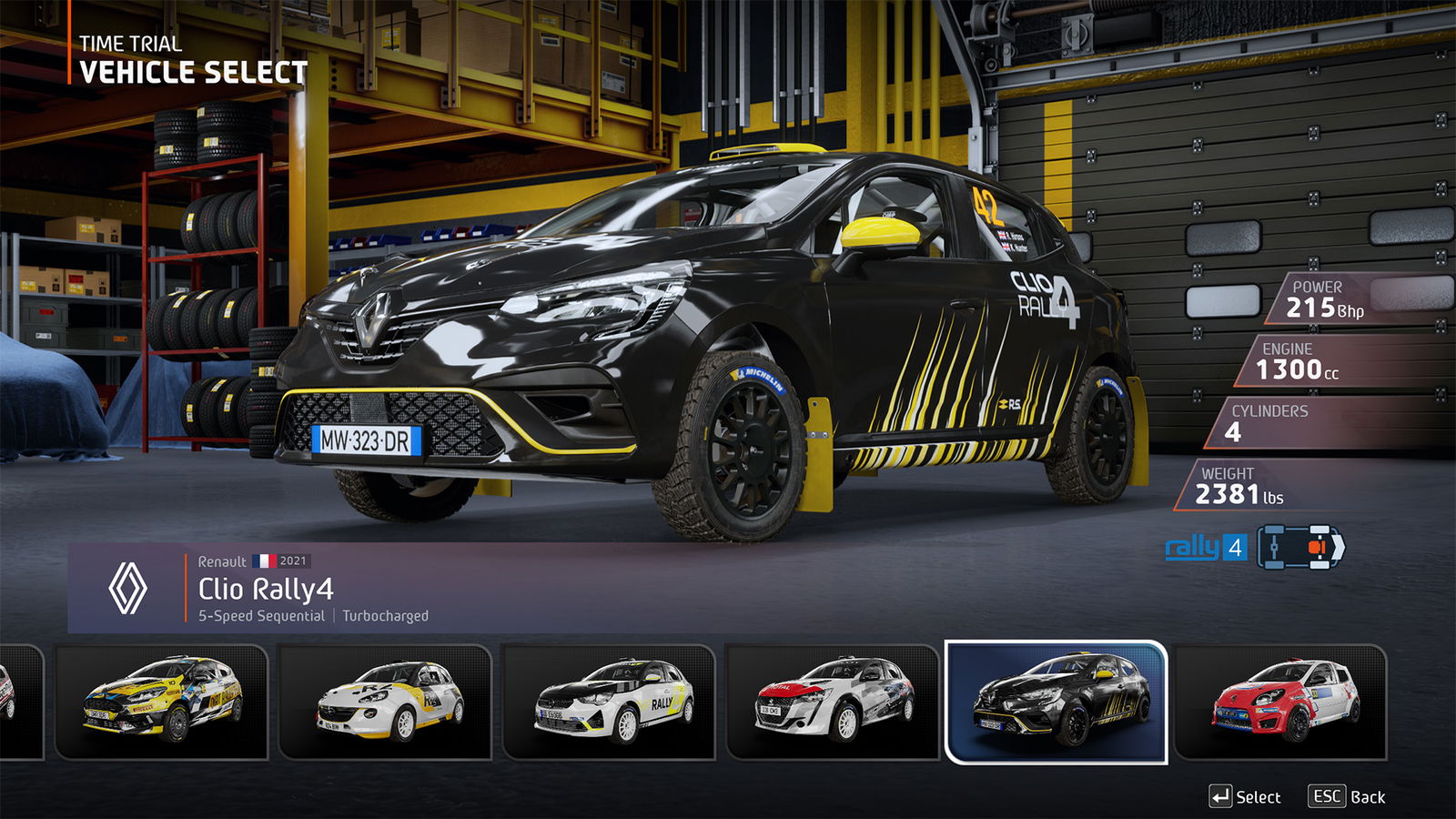Screen dimensions: 1456x819
Task: Select the yellow and blue Ford Fiesta thumbnail
Action: click(162, 701)
